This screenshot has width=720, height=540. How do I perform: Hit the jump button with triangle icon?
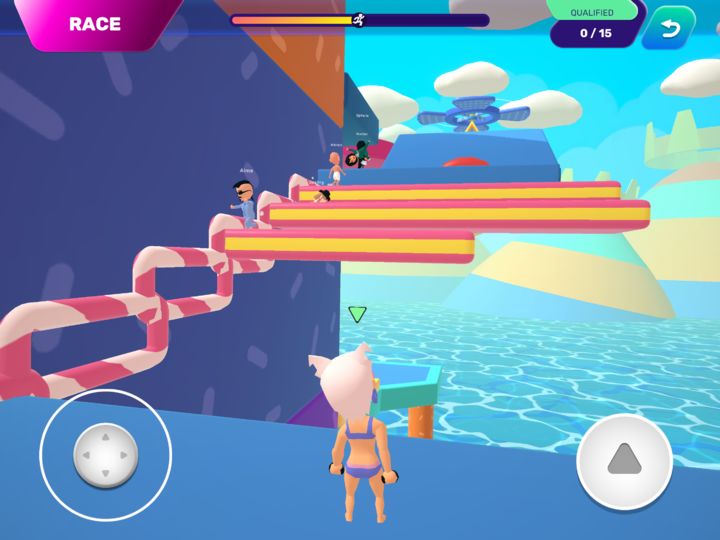[x=624, y=460]
